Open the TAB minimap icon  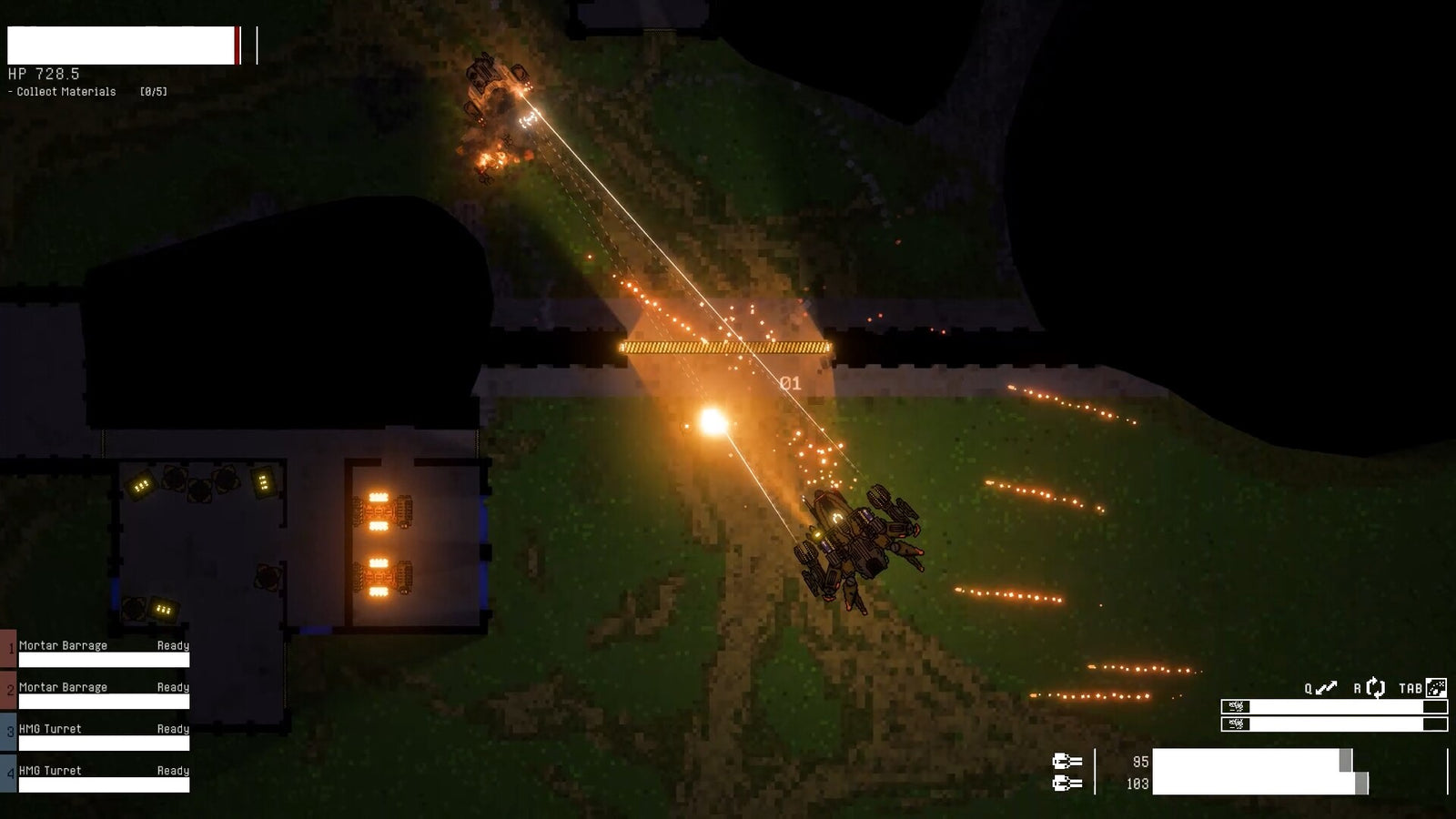1436,687
